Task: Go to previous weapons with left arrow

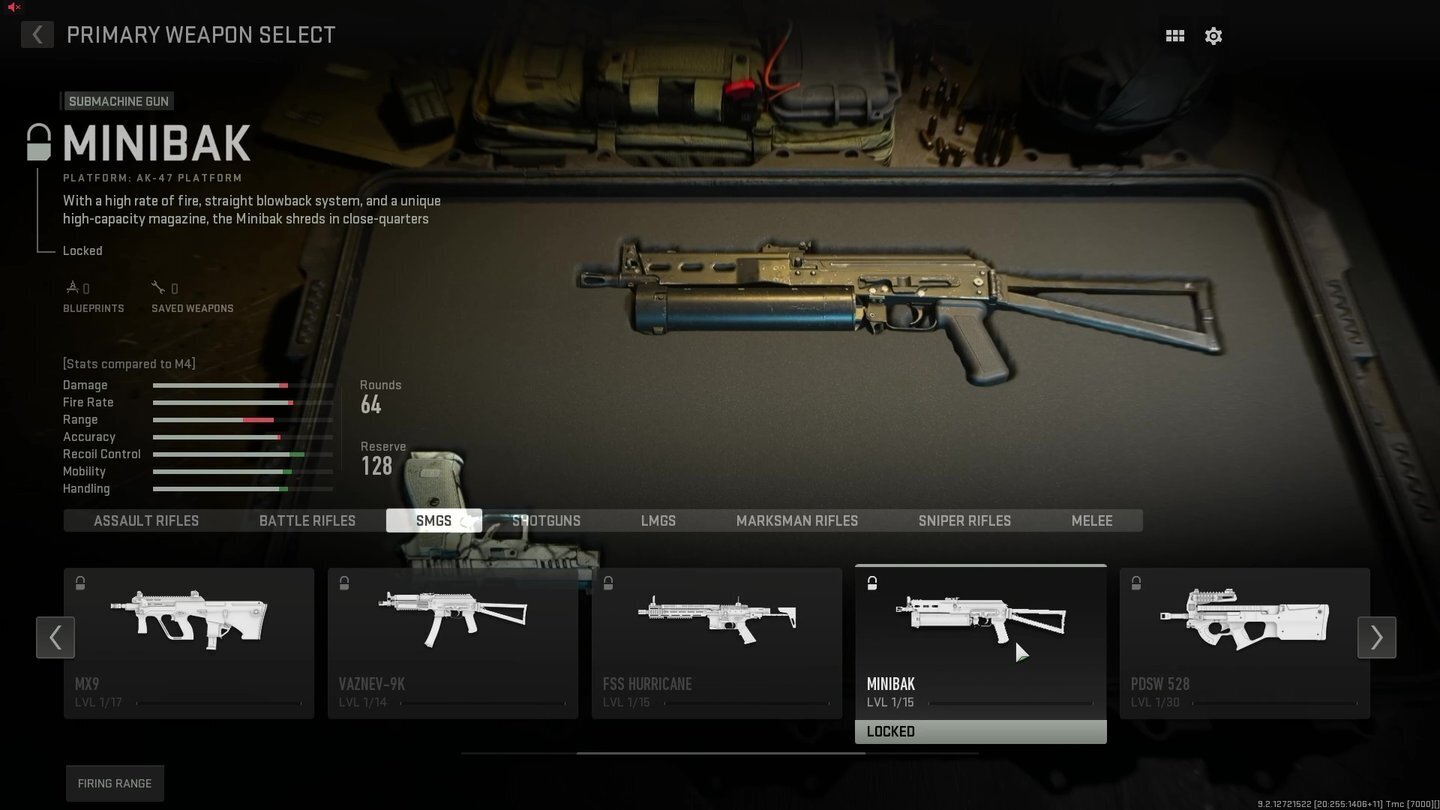Action: 55,637
